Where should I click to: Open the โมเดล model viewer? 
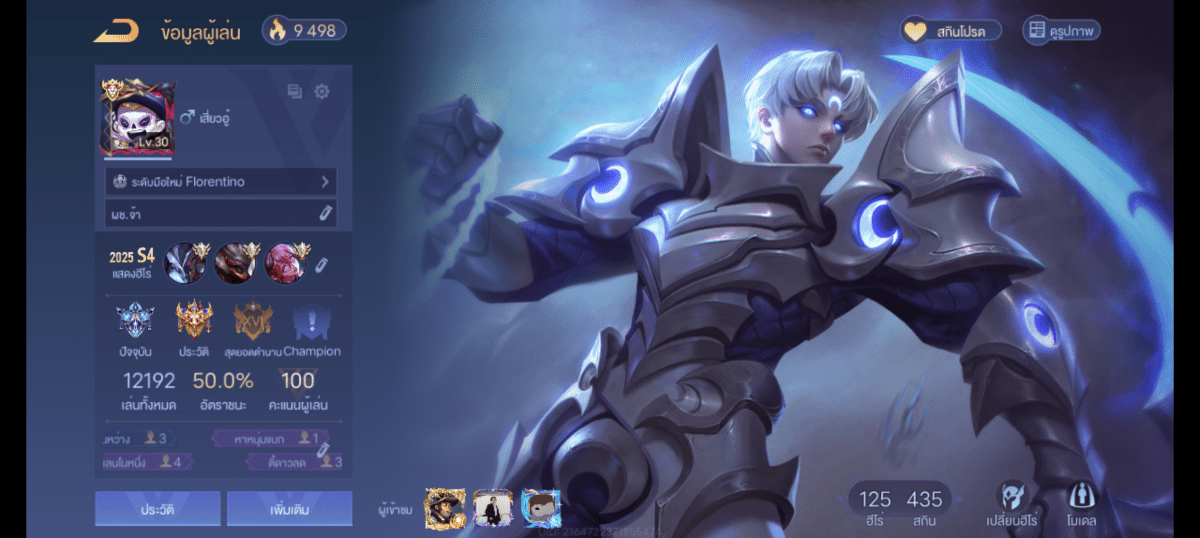pyautogui.click(x=1080, y=504)
